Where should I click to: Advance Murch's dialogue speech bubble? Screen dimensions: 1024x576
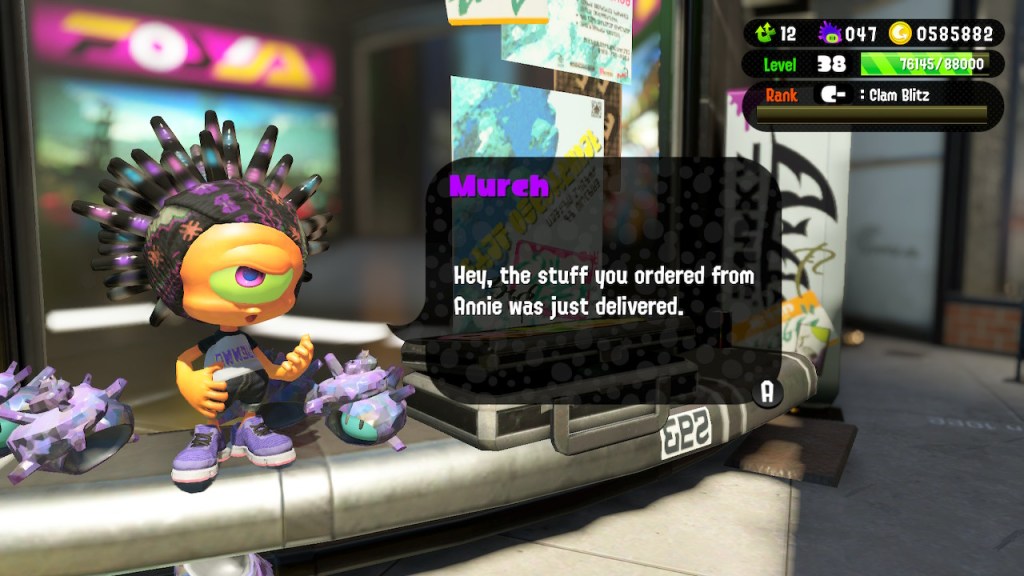pos(767,392)
